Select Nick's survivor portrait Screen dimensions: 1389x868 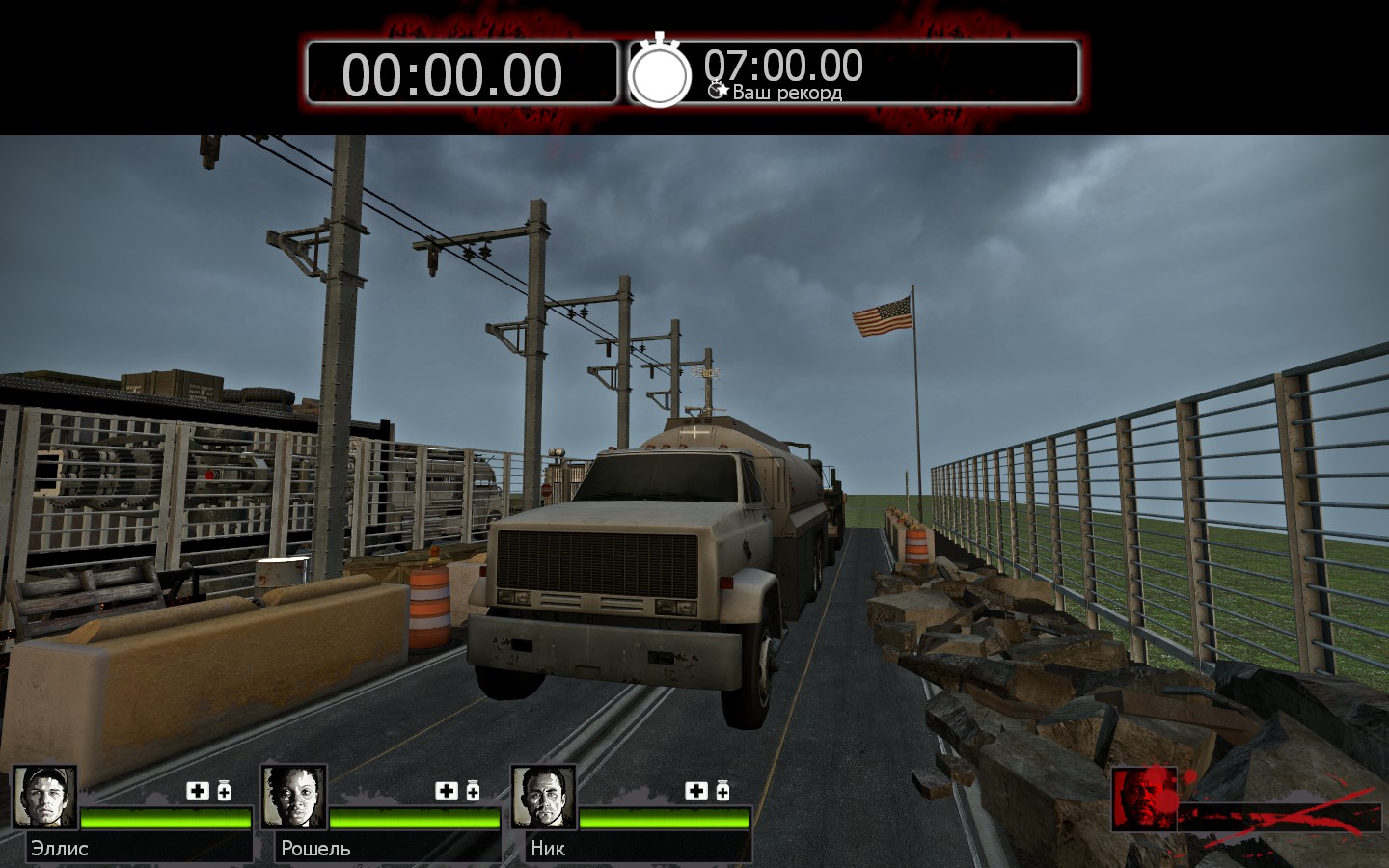[543, 797]
